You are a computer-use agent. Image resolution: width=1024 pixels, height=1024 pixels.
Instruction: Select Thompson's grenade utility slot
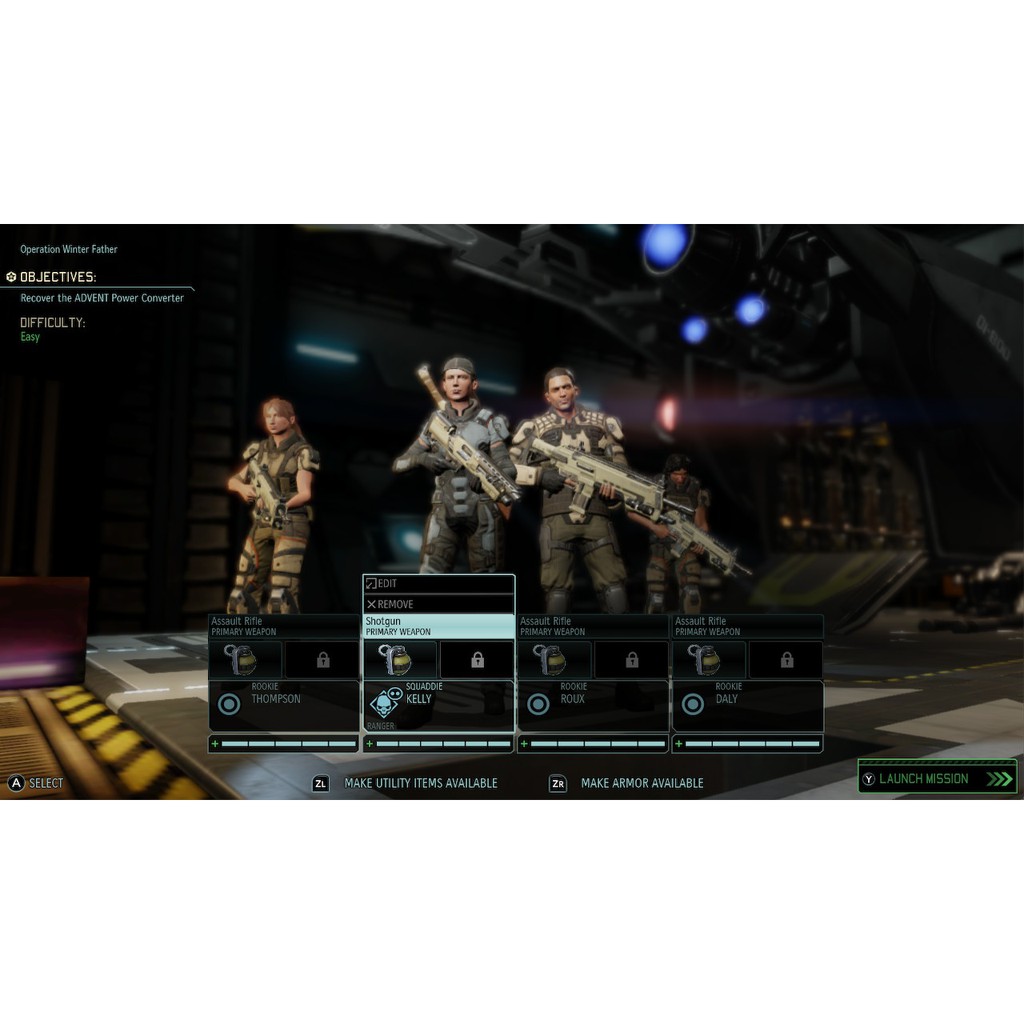click(x=245, y=660)
